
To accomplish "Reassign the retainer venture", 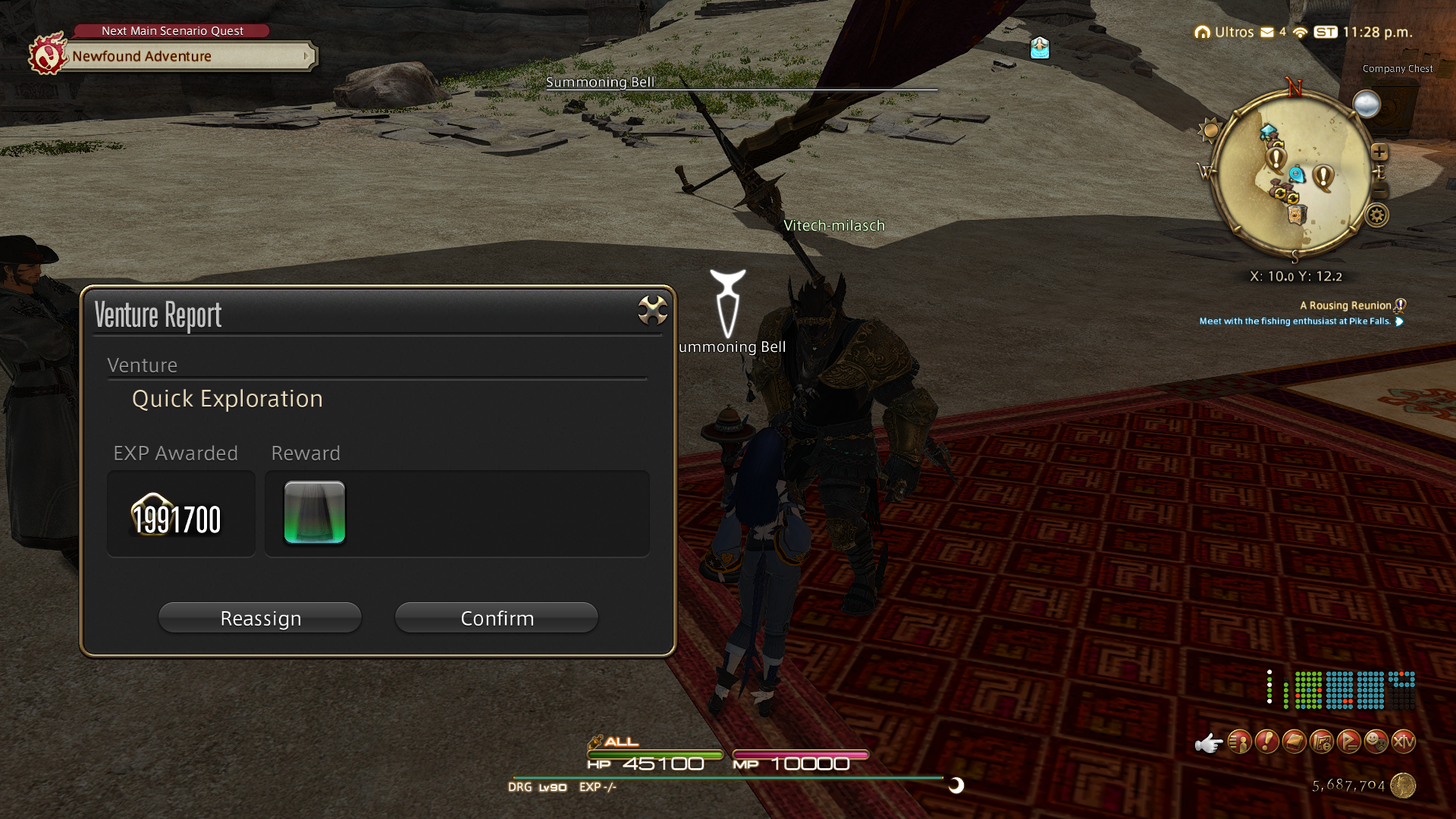I will pos(260,618).
